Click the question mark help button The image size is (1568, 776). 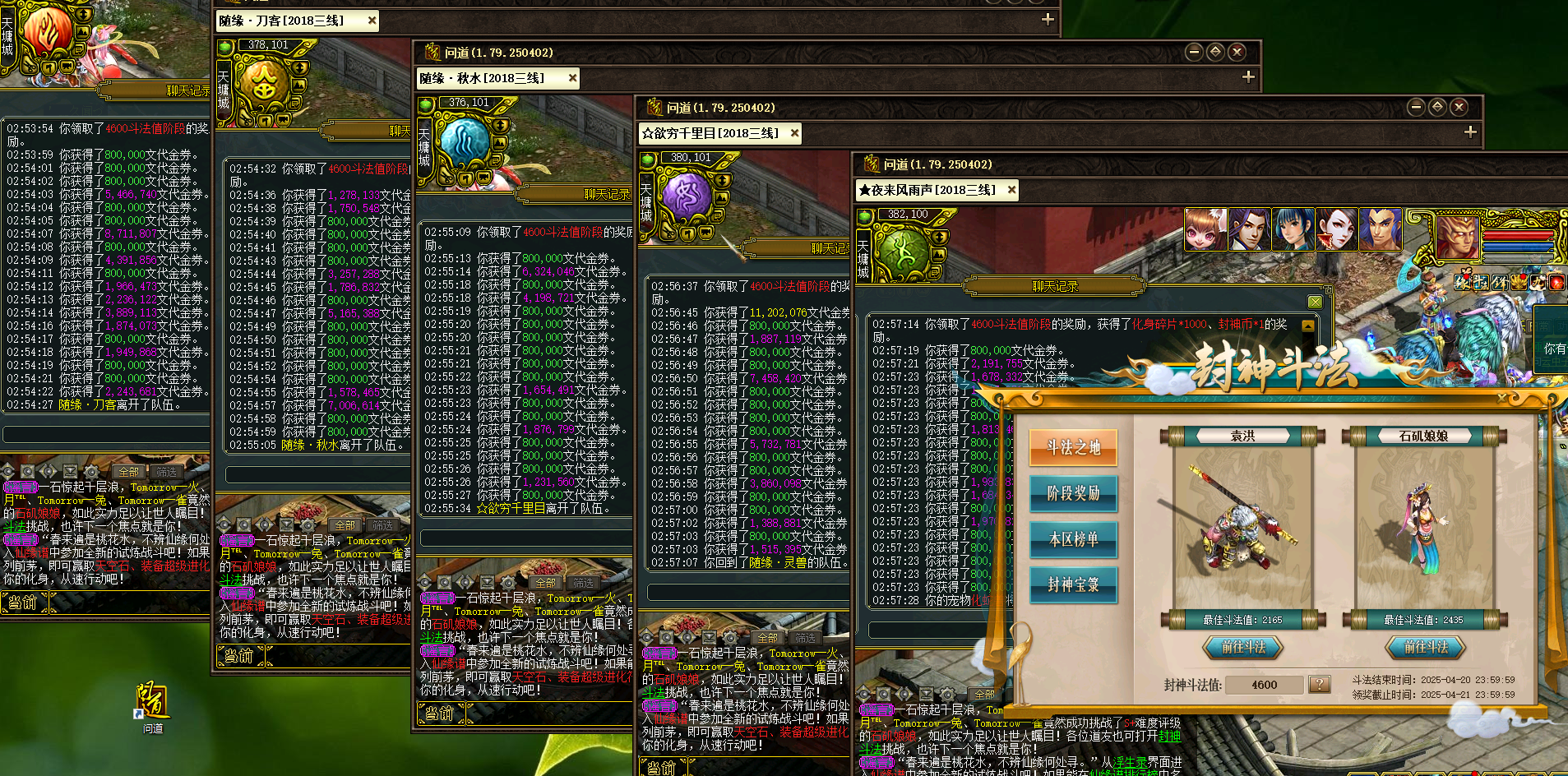[1319, 684]
